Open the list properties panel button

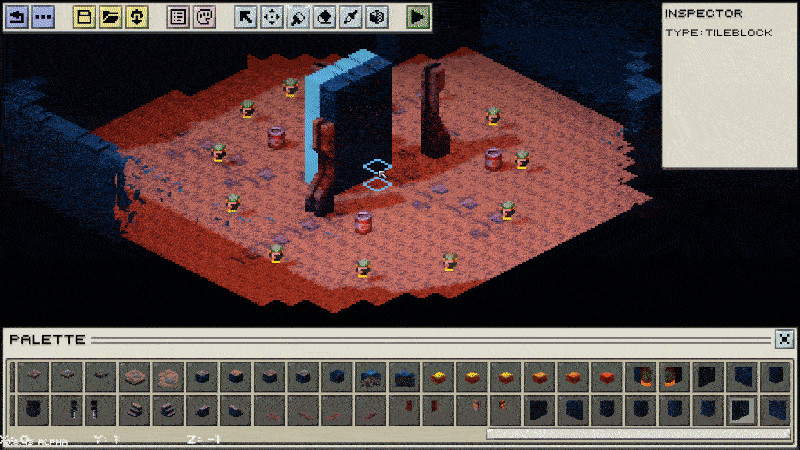(x=178, y=17)
